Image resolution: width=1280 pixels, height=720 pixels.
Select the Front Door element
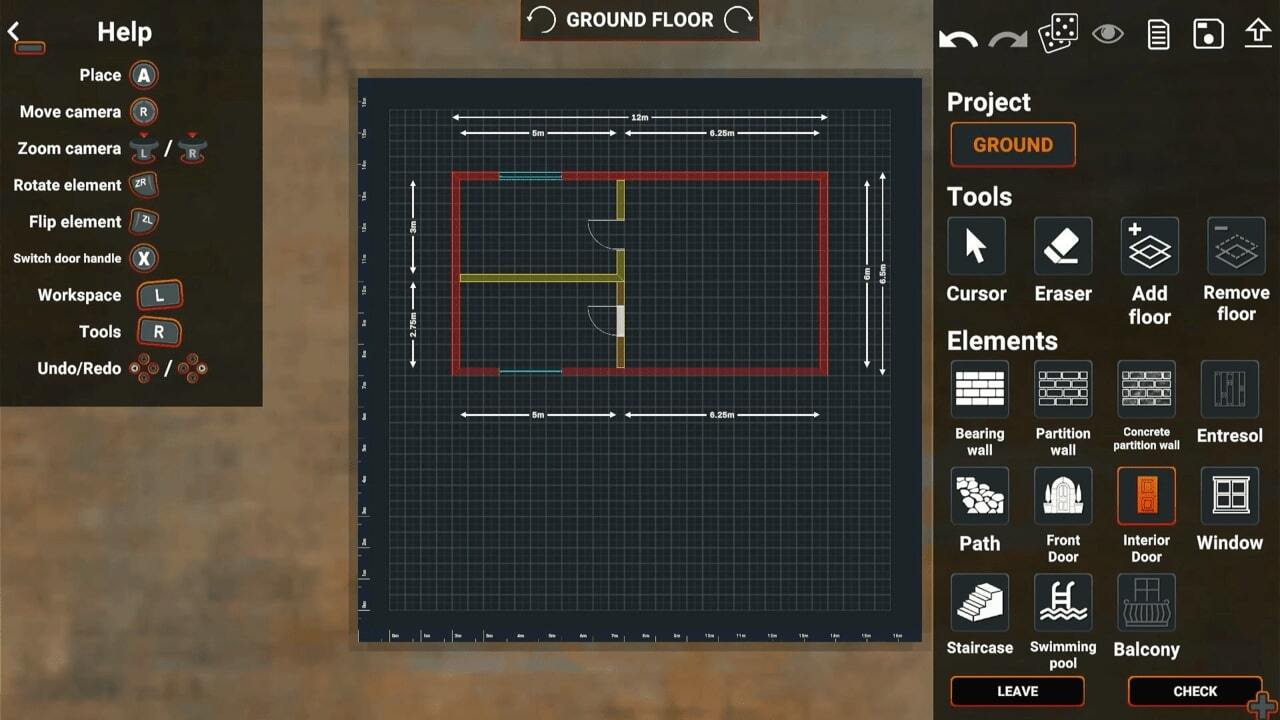point(1062,496)
